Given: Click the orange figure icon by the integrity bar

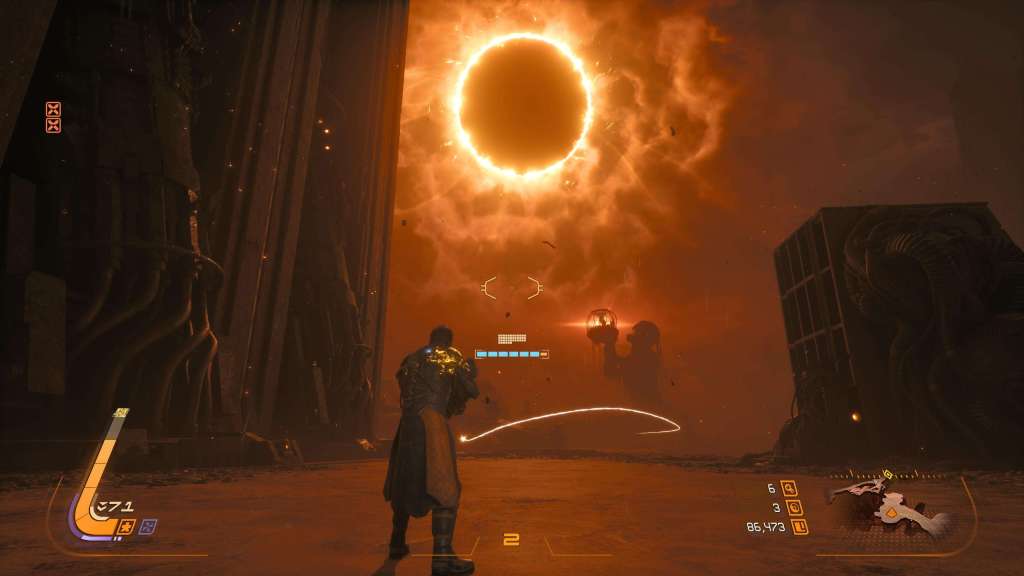Looking at the screenshot, I should point(127,526).
